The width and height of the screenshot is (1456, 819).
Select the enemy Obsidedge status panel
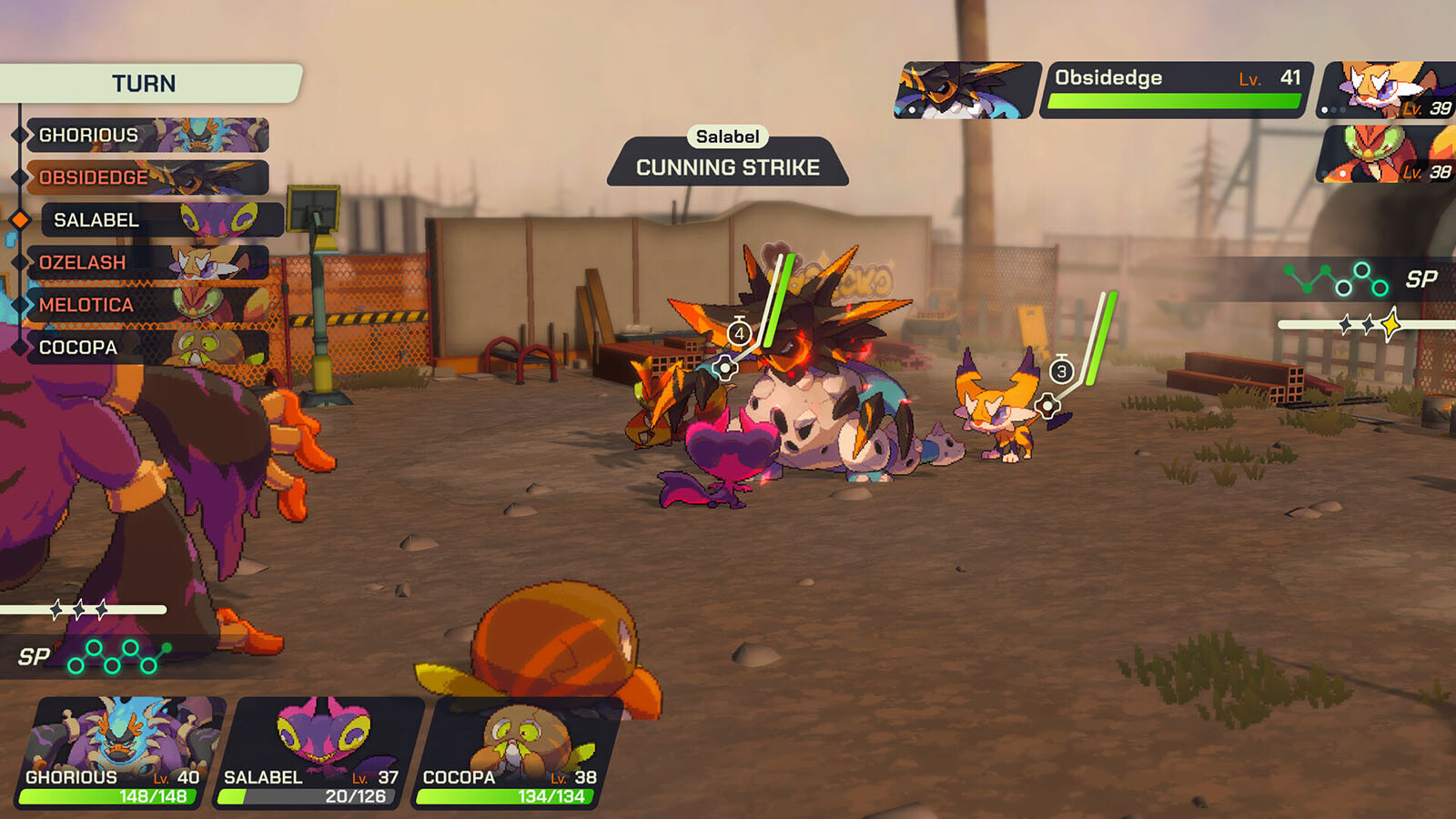(x=1175, y=90)
